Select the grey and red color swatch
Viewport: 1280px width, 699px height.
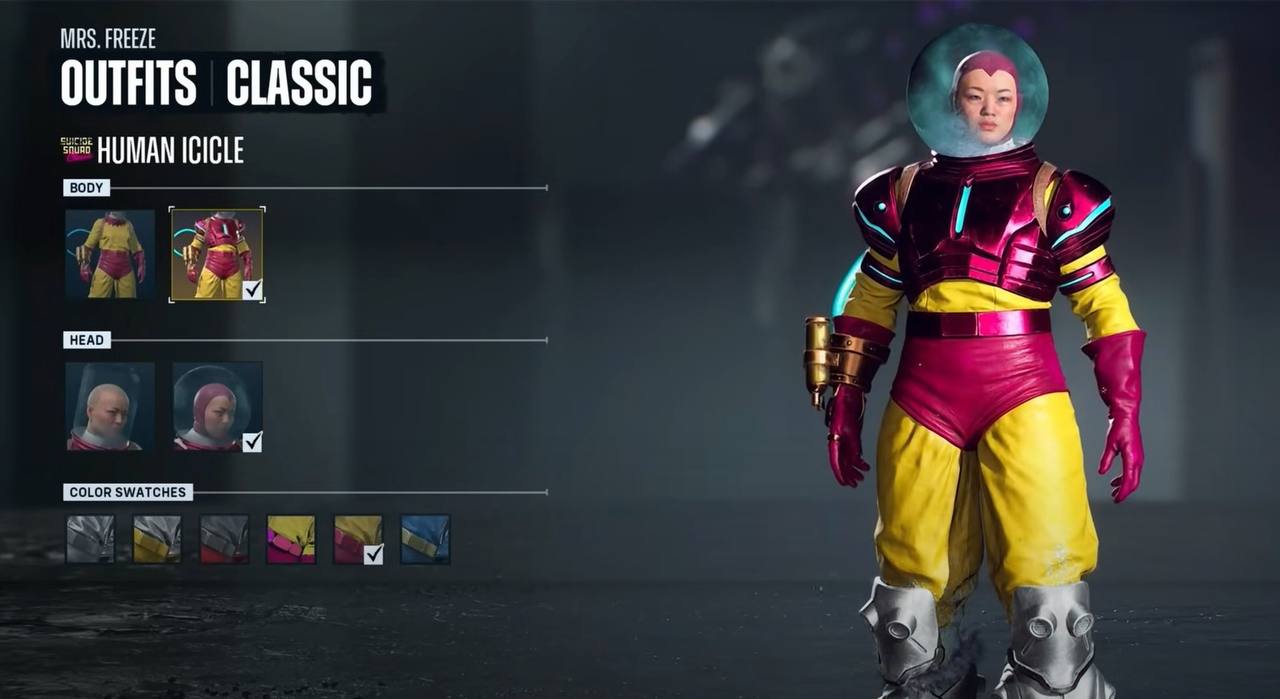[224, 539]
